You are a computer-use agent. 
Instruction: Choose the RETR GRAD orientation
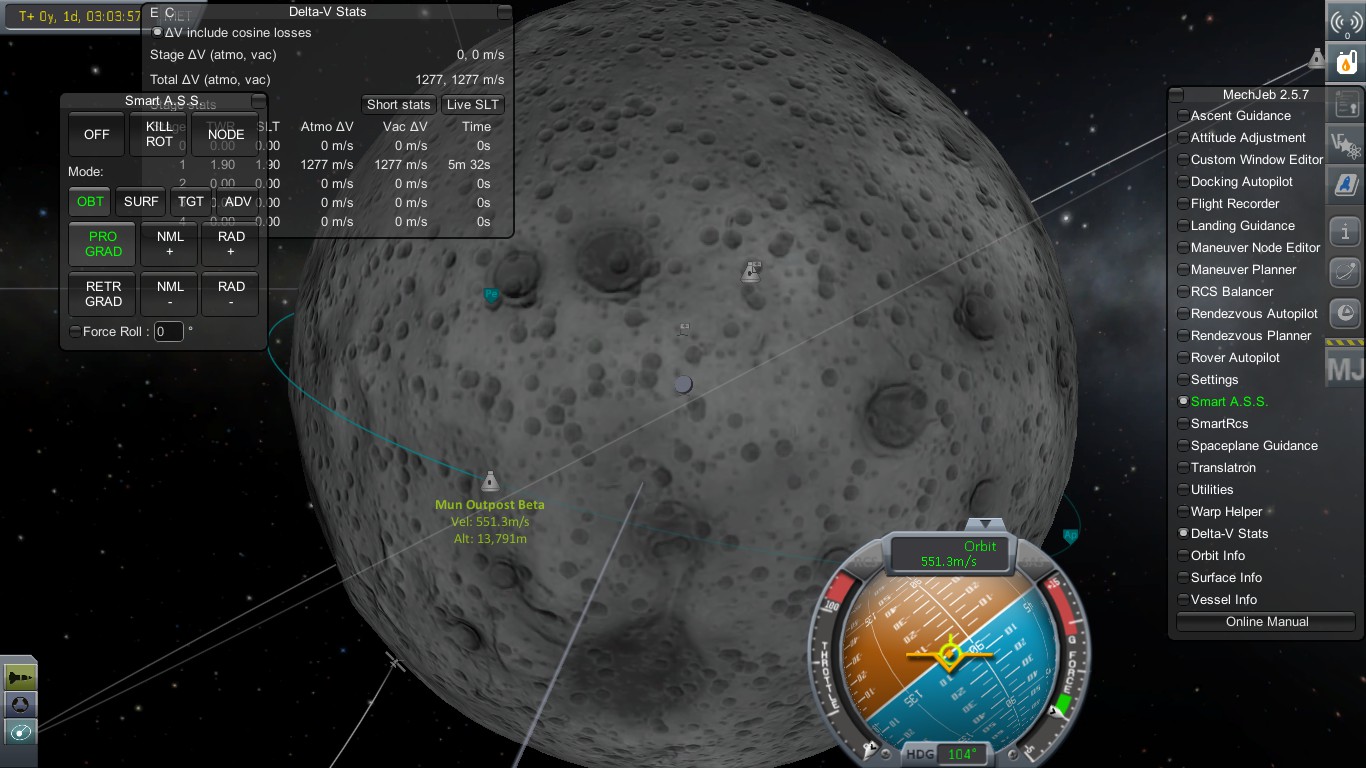pyautogui.click(x=103, y=294)
